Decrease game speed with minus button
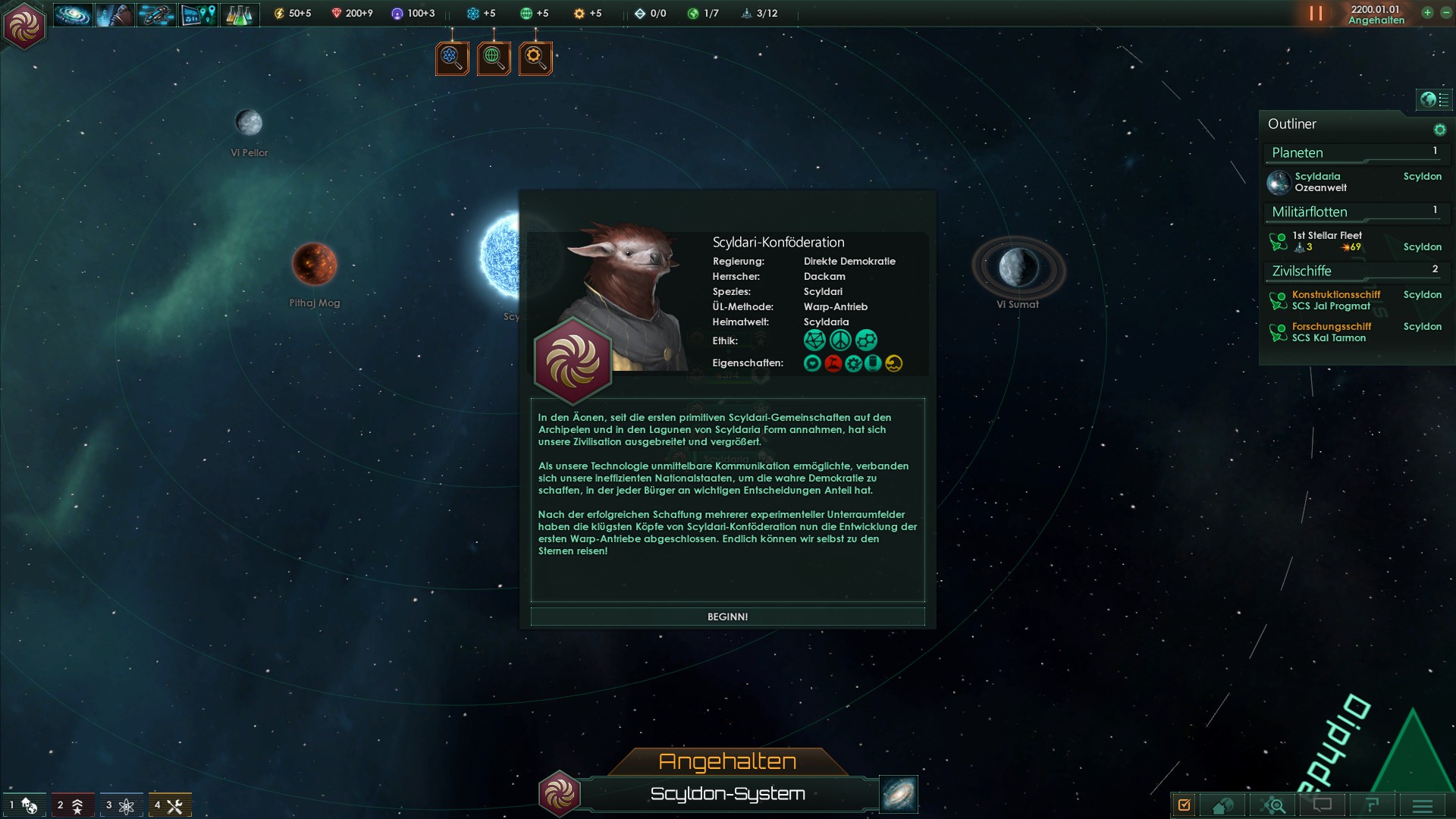Screen dimensions: 1456x819 [x=1445, y=13]
